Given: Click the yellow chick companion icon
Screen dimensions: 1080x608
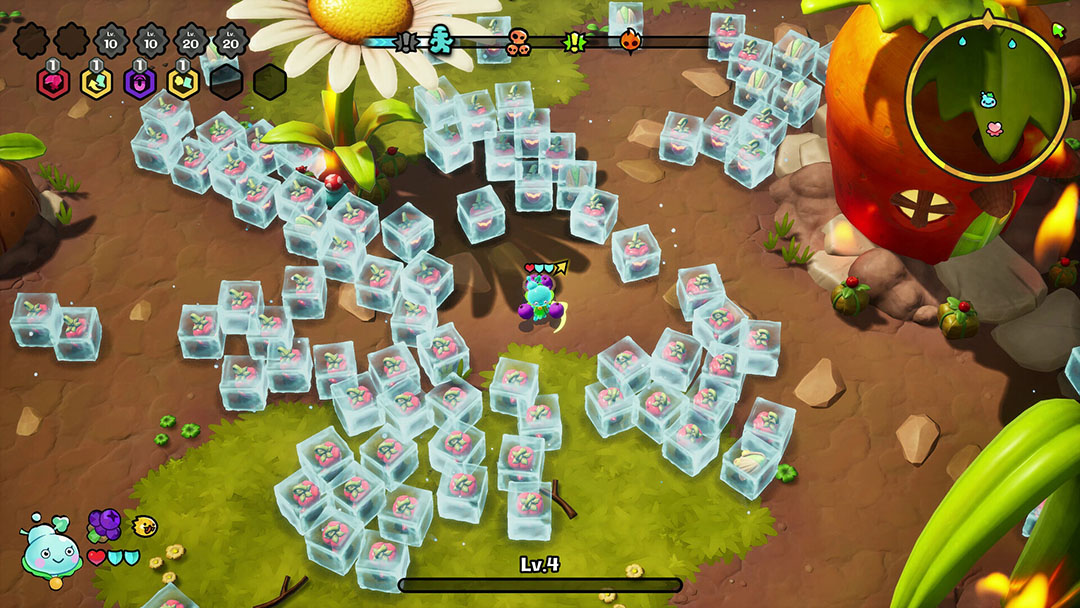Looking at the screenshot, I should [x=146, y=525].
